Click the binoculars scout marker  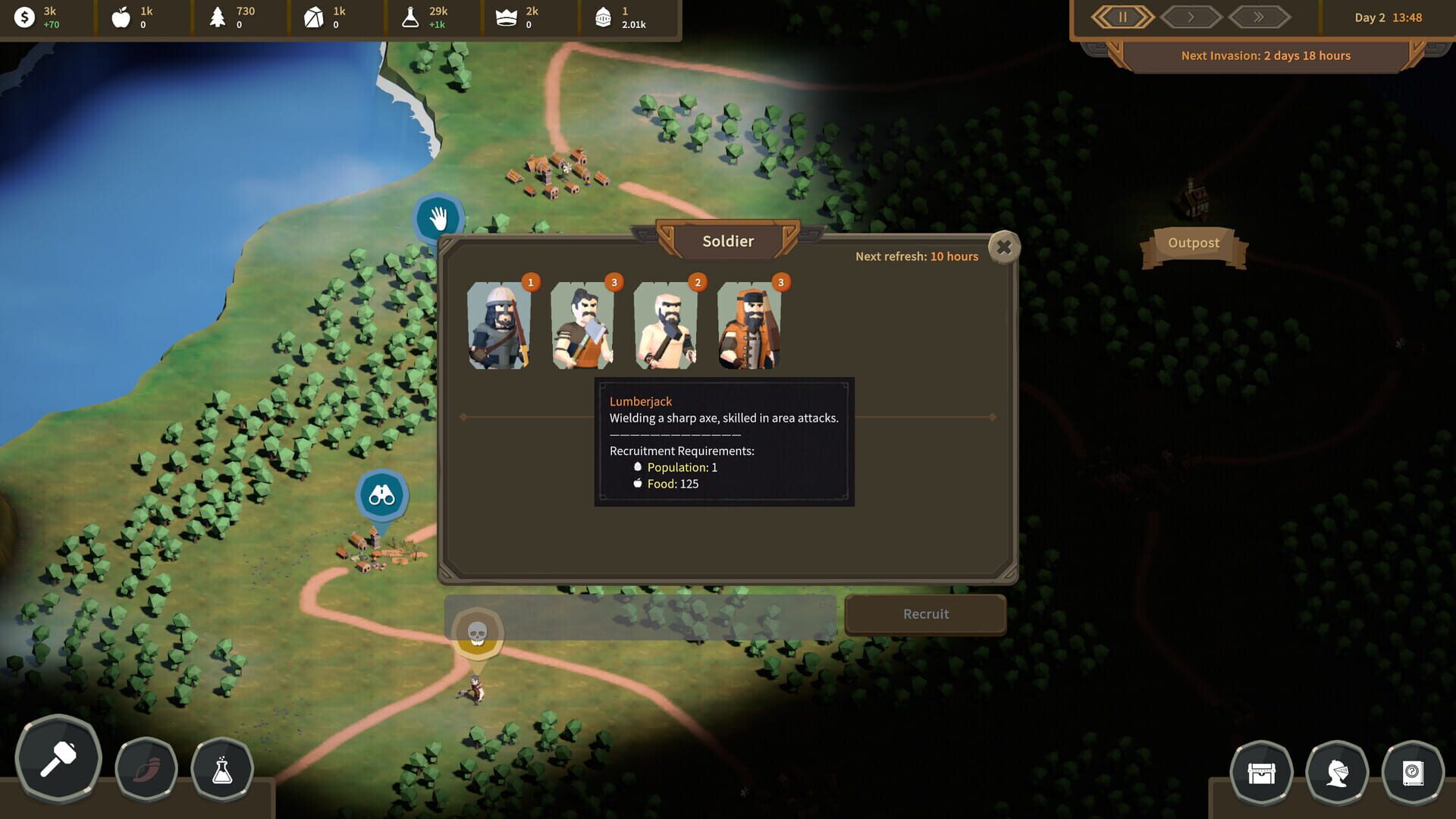(x=381, y=496)
